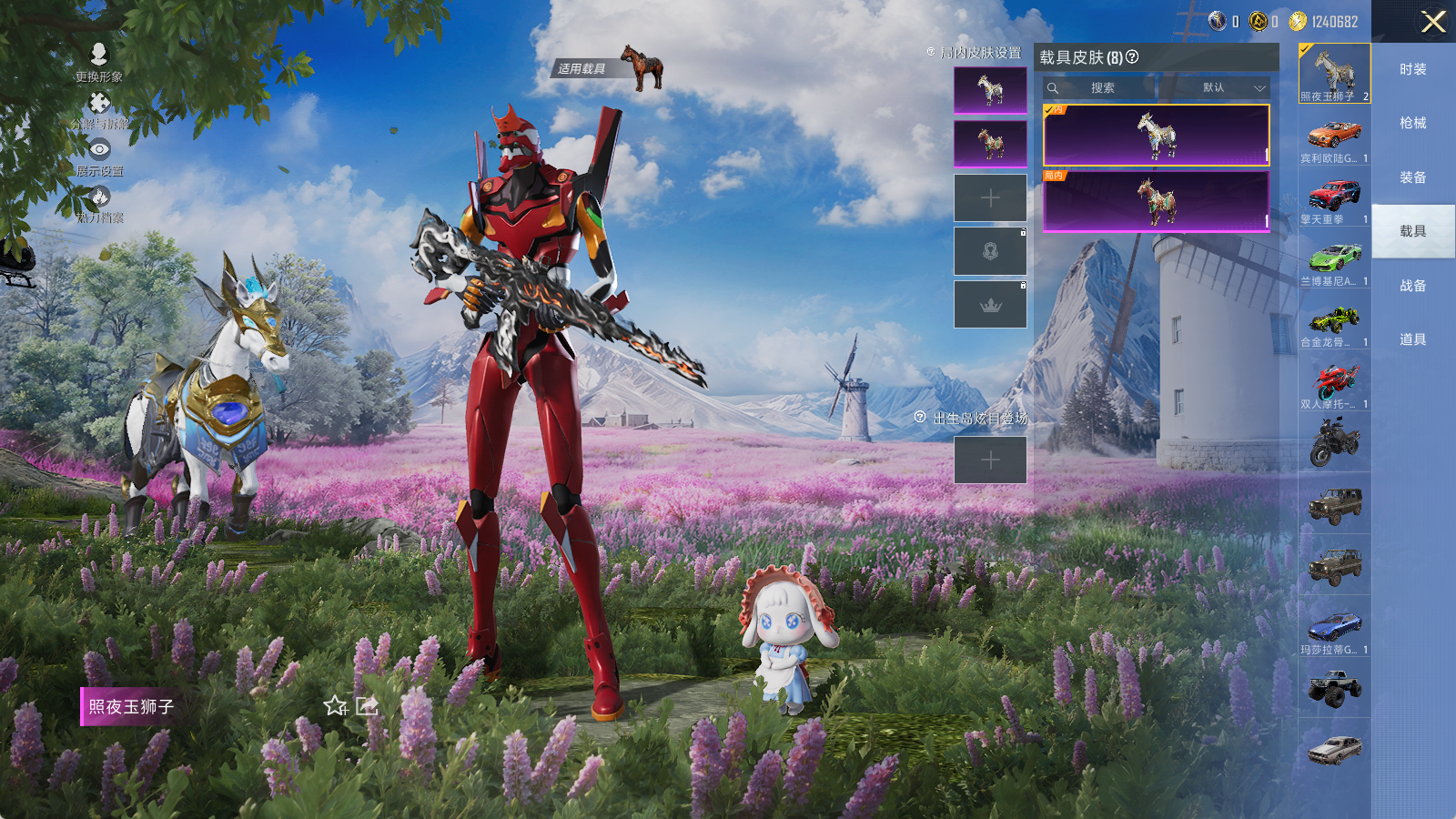The height and width of the screenshot is (819, 1456).
Task: Click the 搜索 skin search box
Action: (1101, 88)
